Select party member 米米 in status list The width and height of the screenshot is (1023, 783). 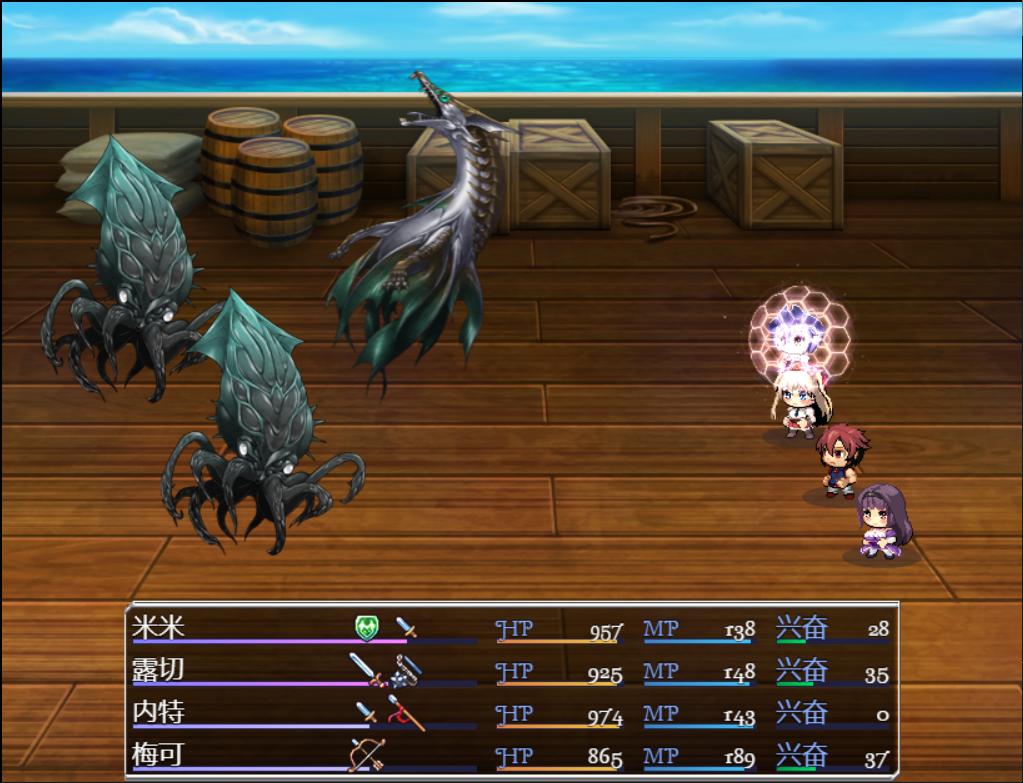tap(158, 628)
